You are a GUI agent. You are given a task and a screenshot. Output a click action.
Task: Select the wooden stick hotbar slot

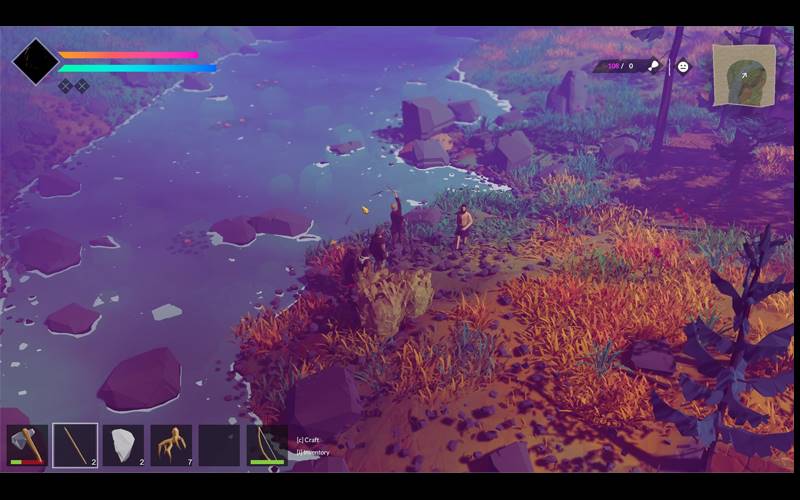[75, 445]
